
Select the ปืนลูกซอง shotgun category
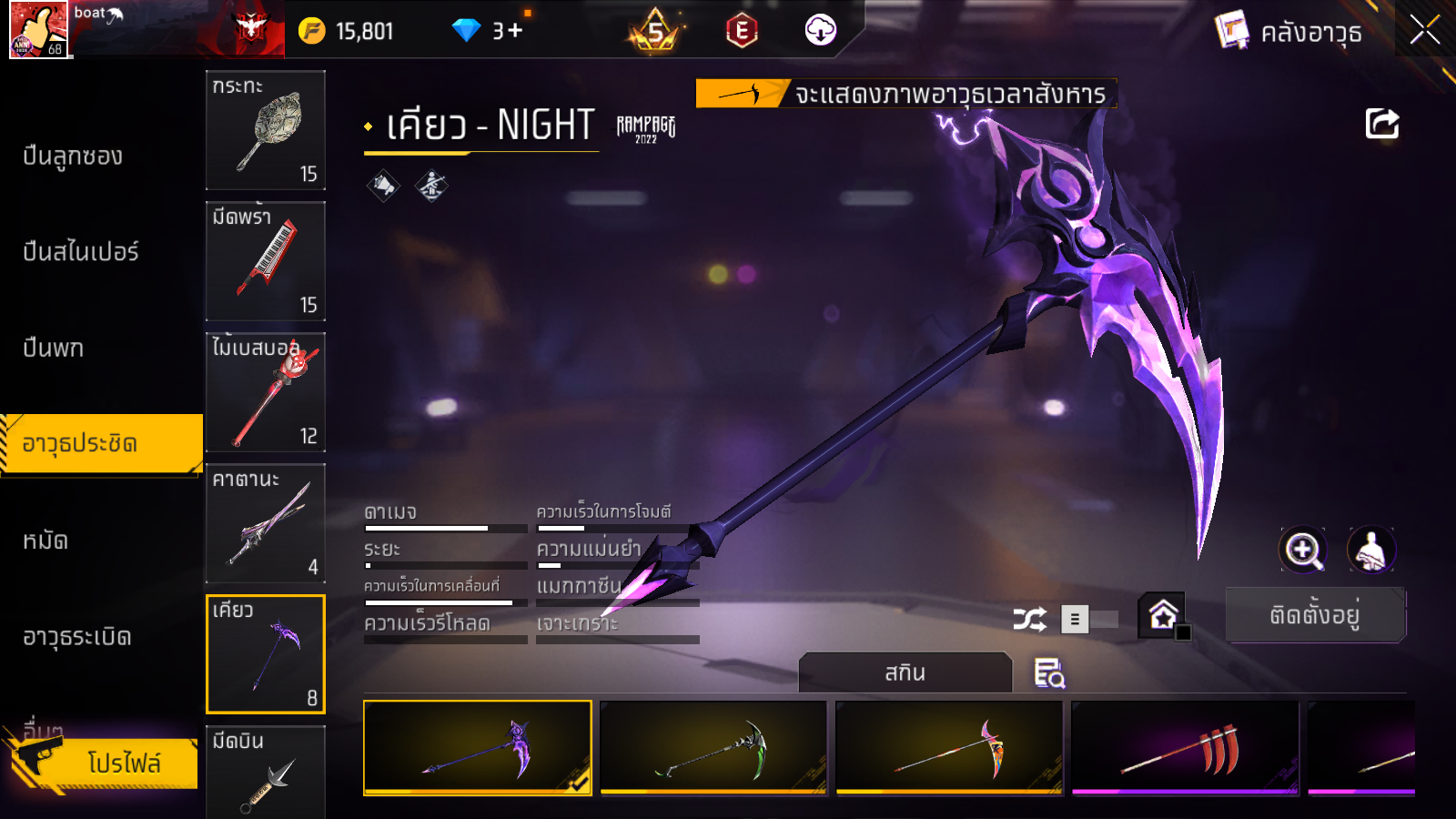coord(73,157)
